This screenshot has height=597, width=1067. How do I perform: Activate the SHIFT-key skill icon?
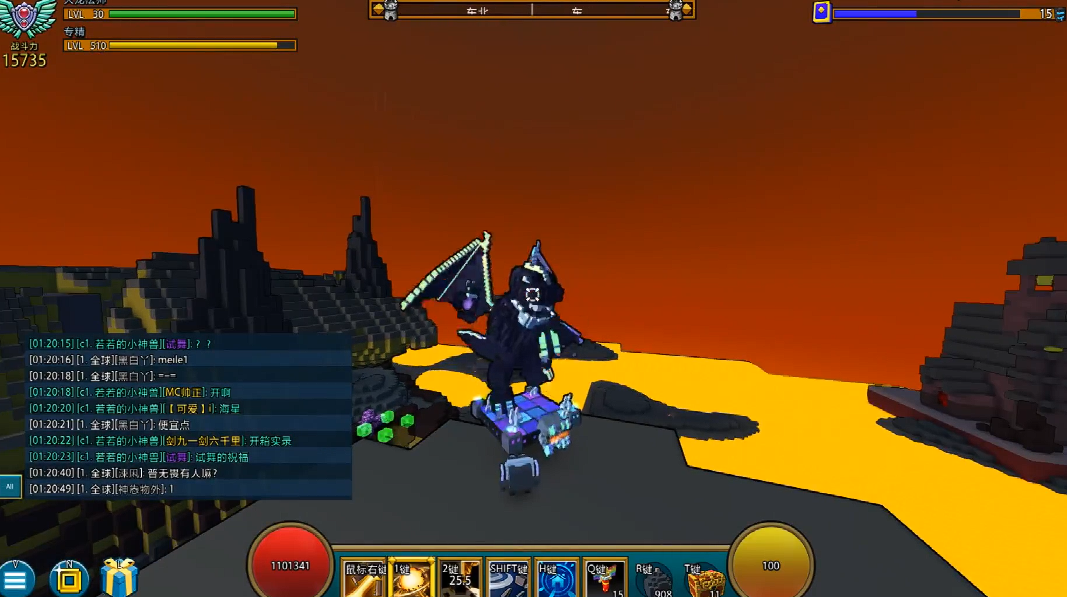pyautogui.click(x=508, y=579)
